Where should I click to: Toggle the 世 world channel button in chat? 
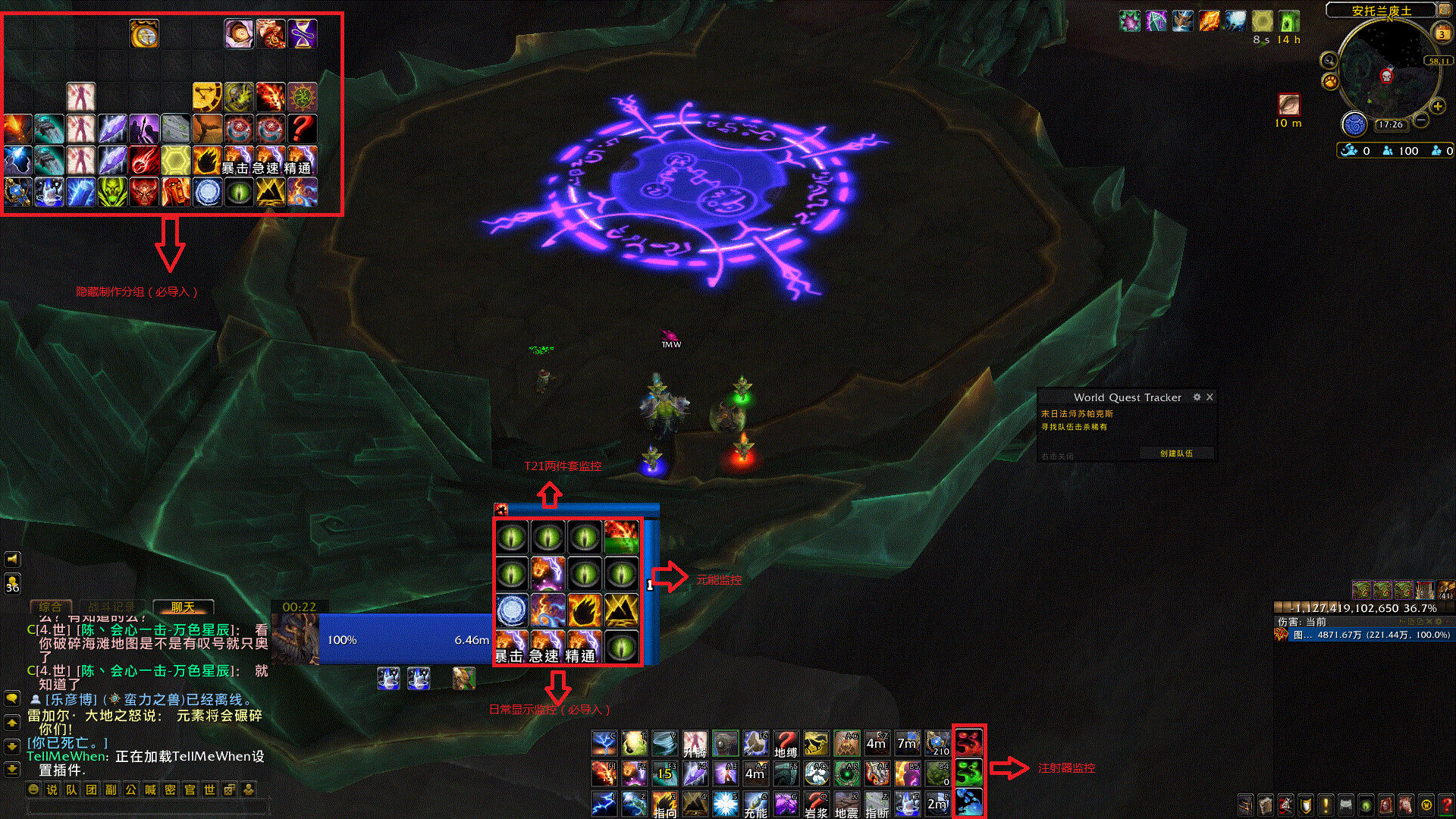(x=210, y=789)
